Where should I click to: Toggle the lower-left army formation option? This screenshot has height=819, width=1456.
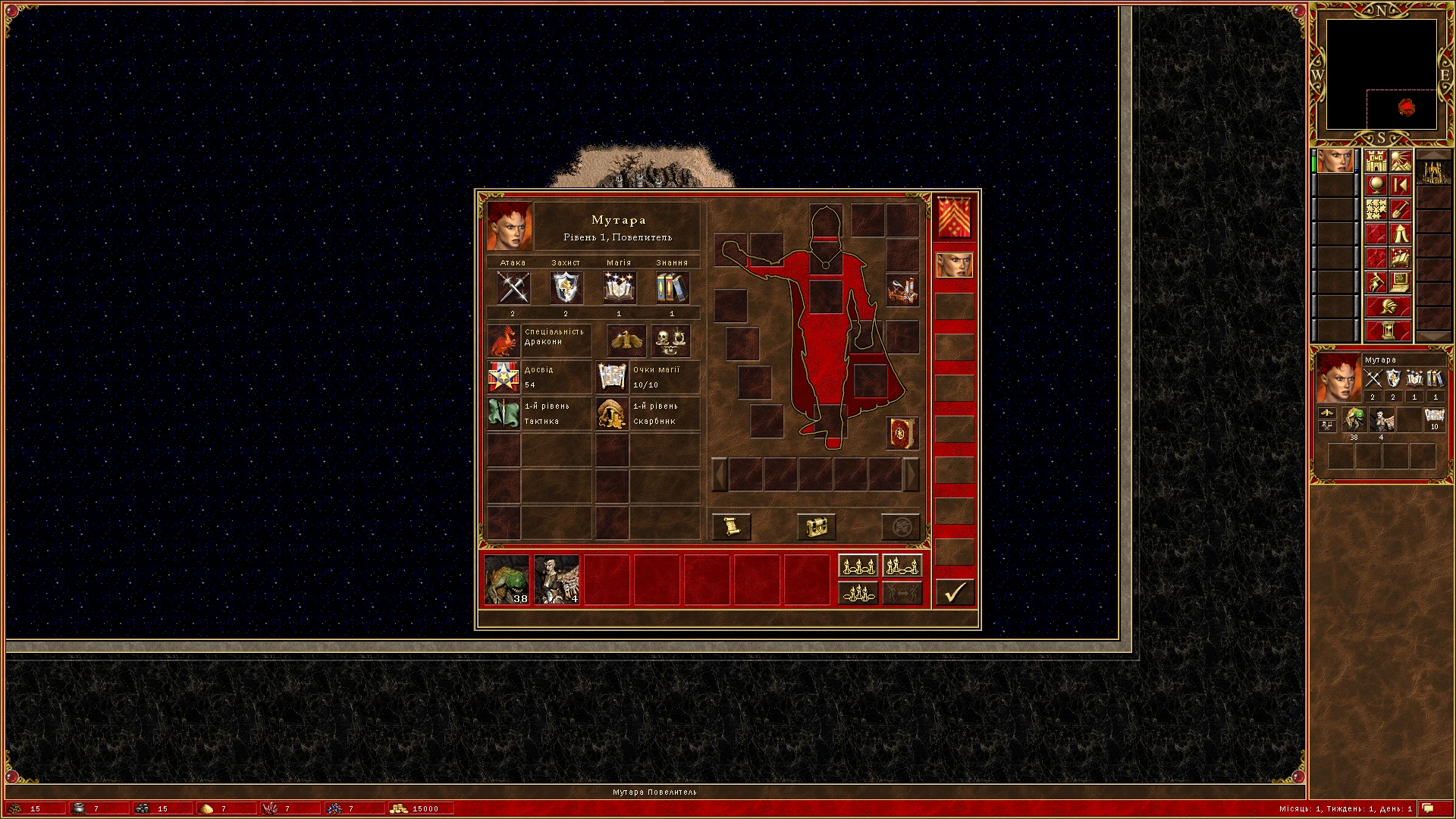[x=858, y=593]
